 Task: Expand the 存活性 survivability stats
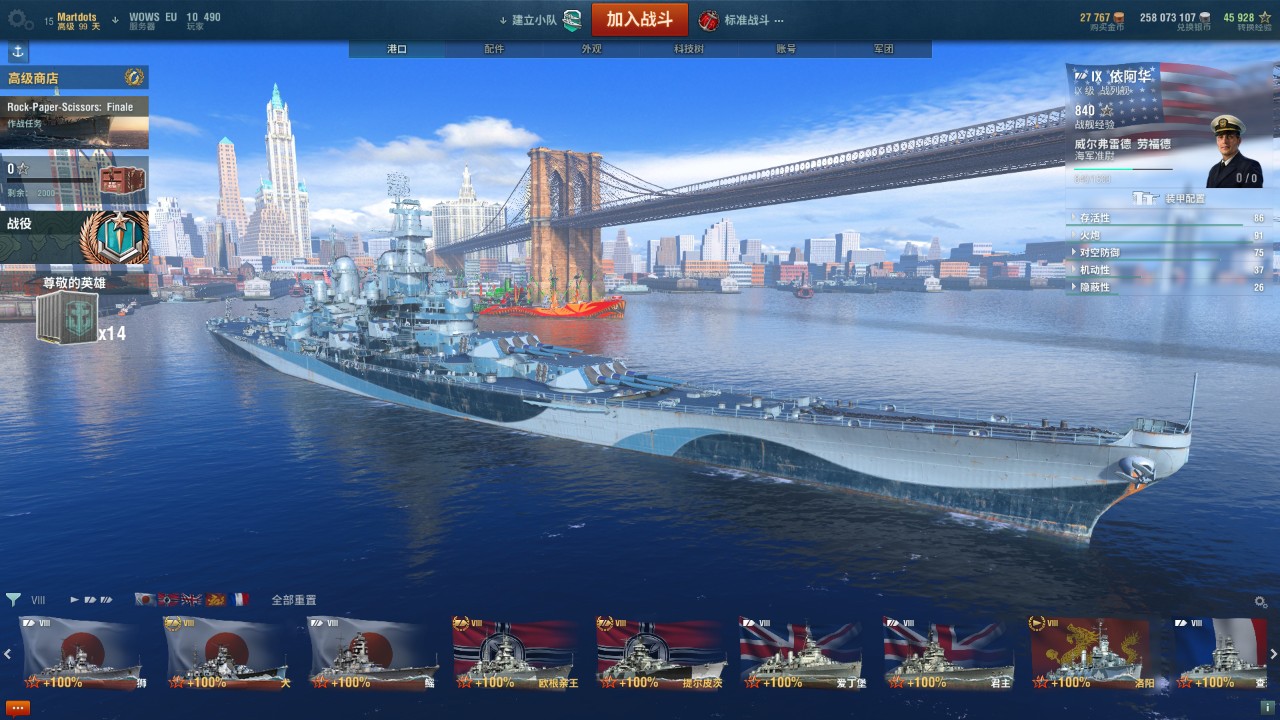(1168, 218)
